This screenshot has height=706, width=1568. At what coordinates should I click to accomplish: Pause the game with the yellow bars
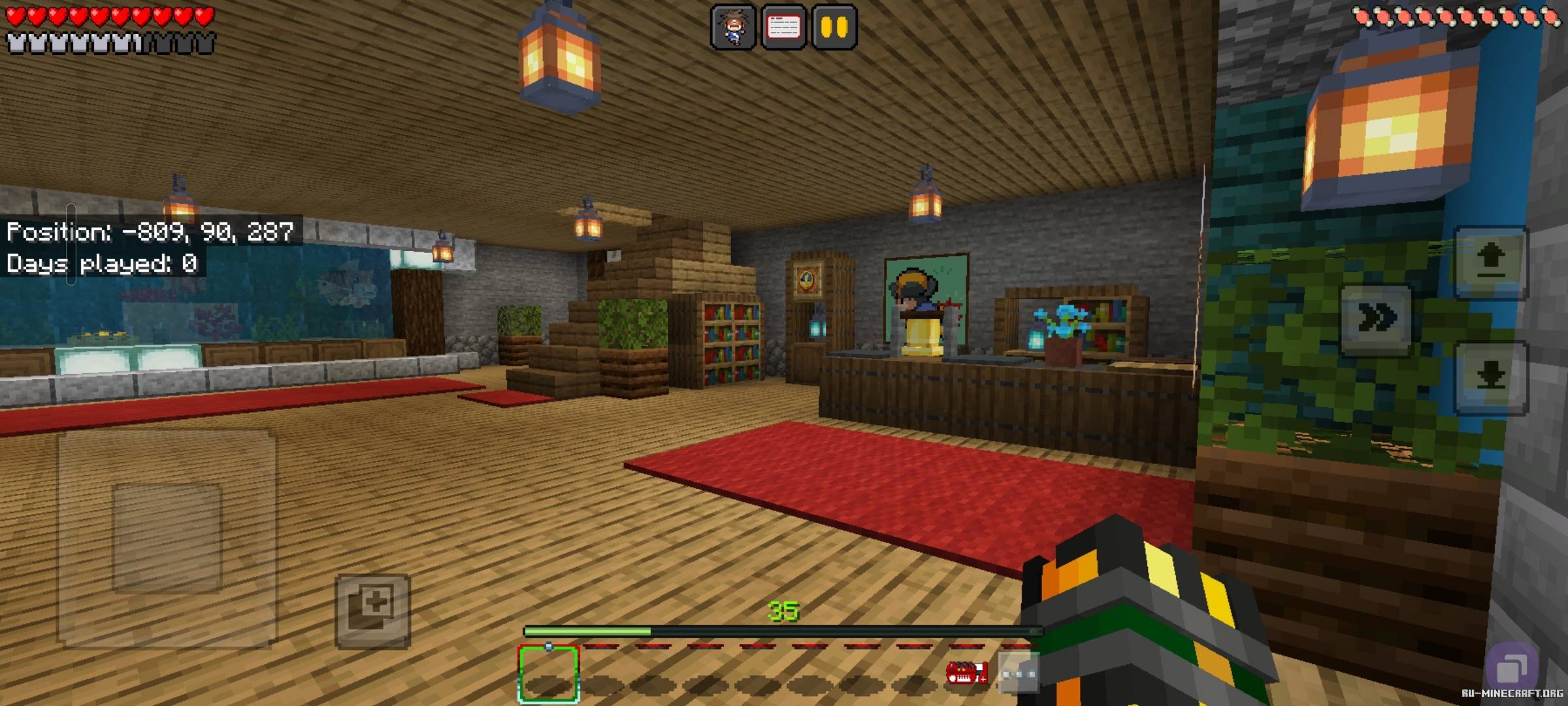834,27
